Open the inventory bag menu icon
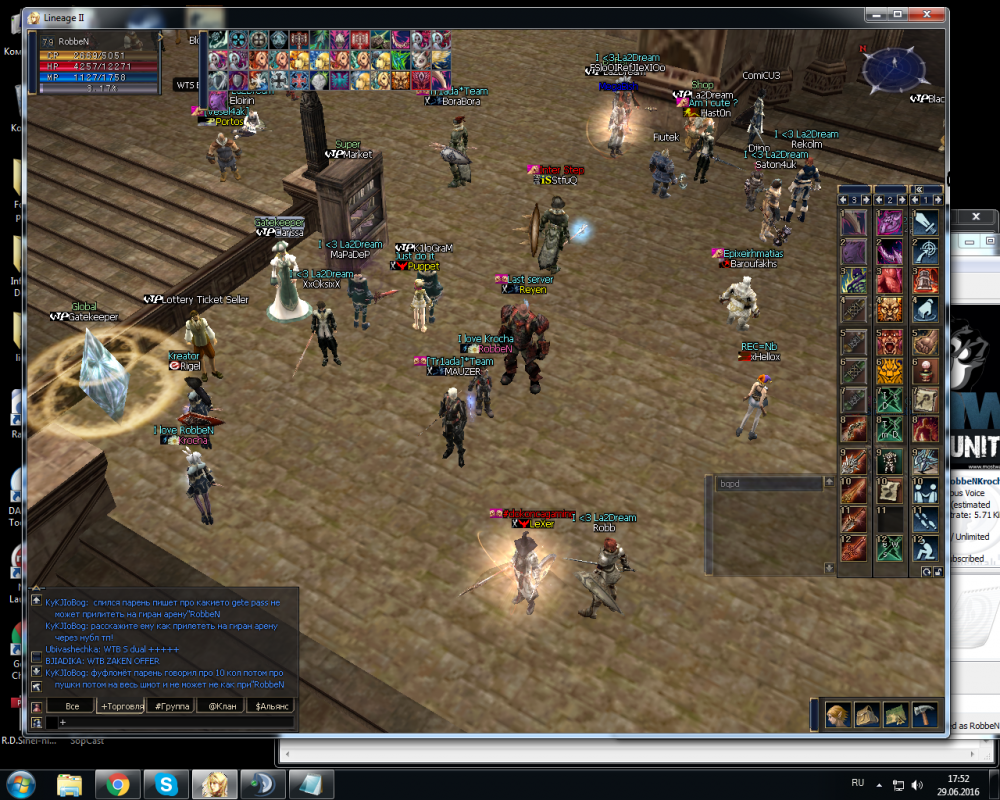This screenshot has height=800, width=1000. (866, 715)
